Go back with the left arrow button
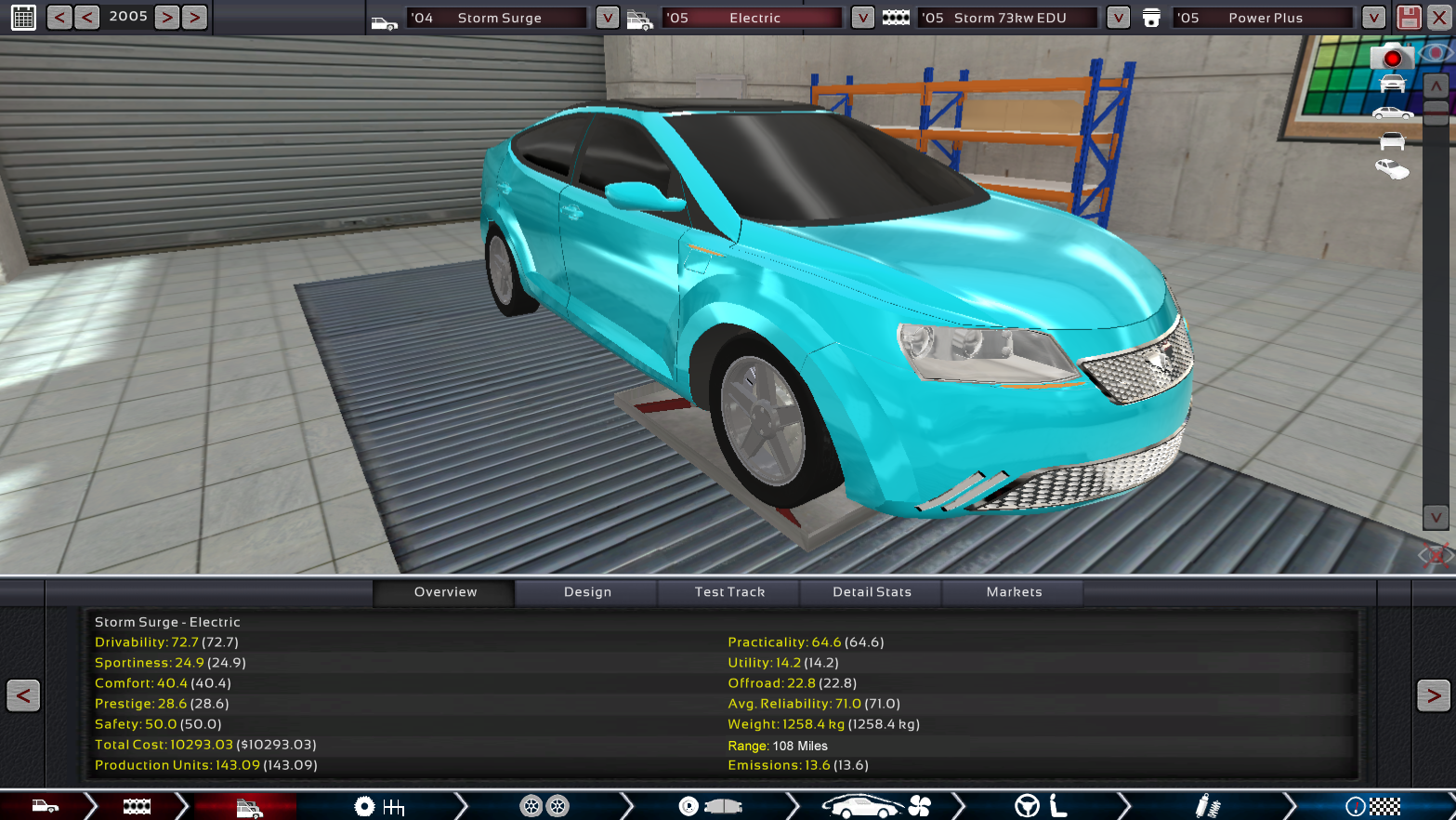1456x820 pixels. [23, 695]
